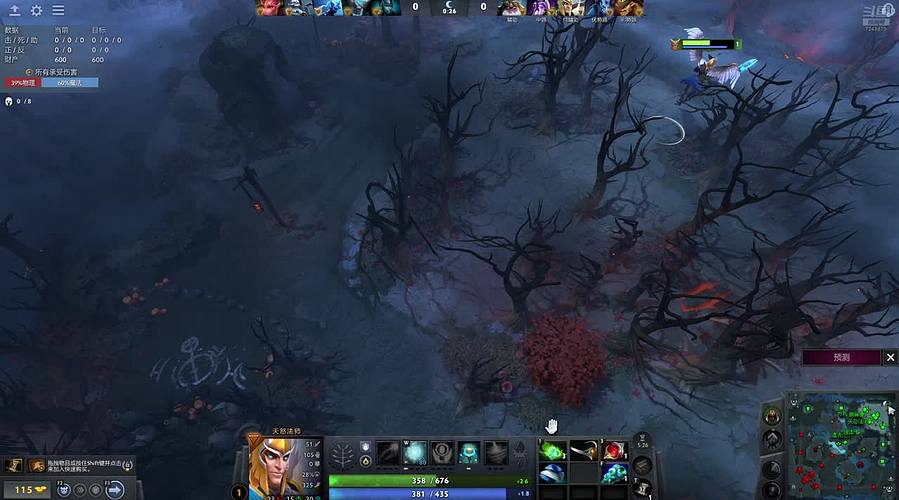Select Skywrath Mage hero portrait
This screenshot has width=899, height=500.
(271, 464)
